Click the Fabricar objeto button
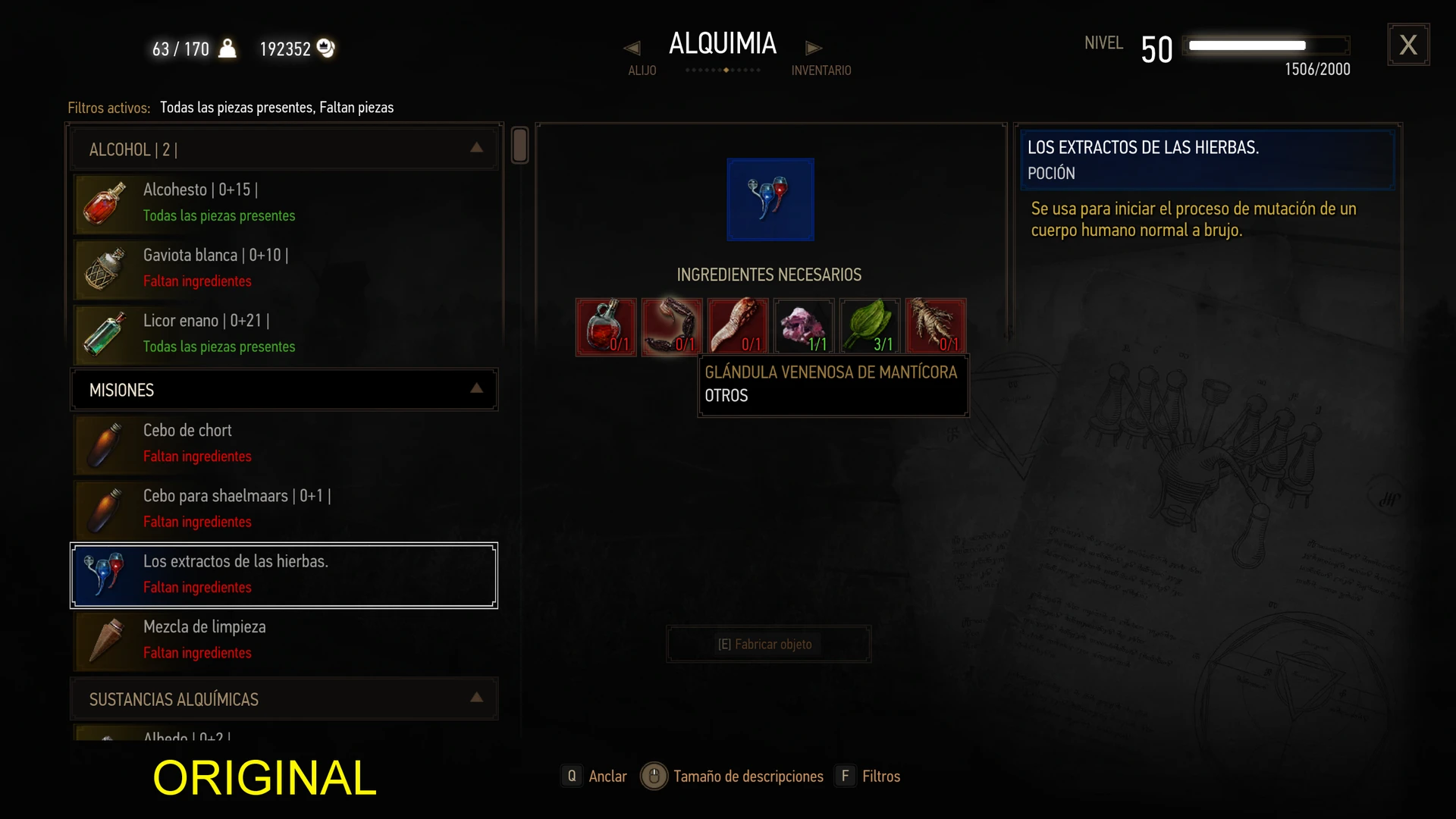Viewport: 1456px width, 819px height. [x=768, y=644]
